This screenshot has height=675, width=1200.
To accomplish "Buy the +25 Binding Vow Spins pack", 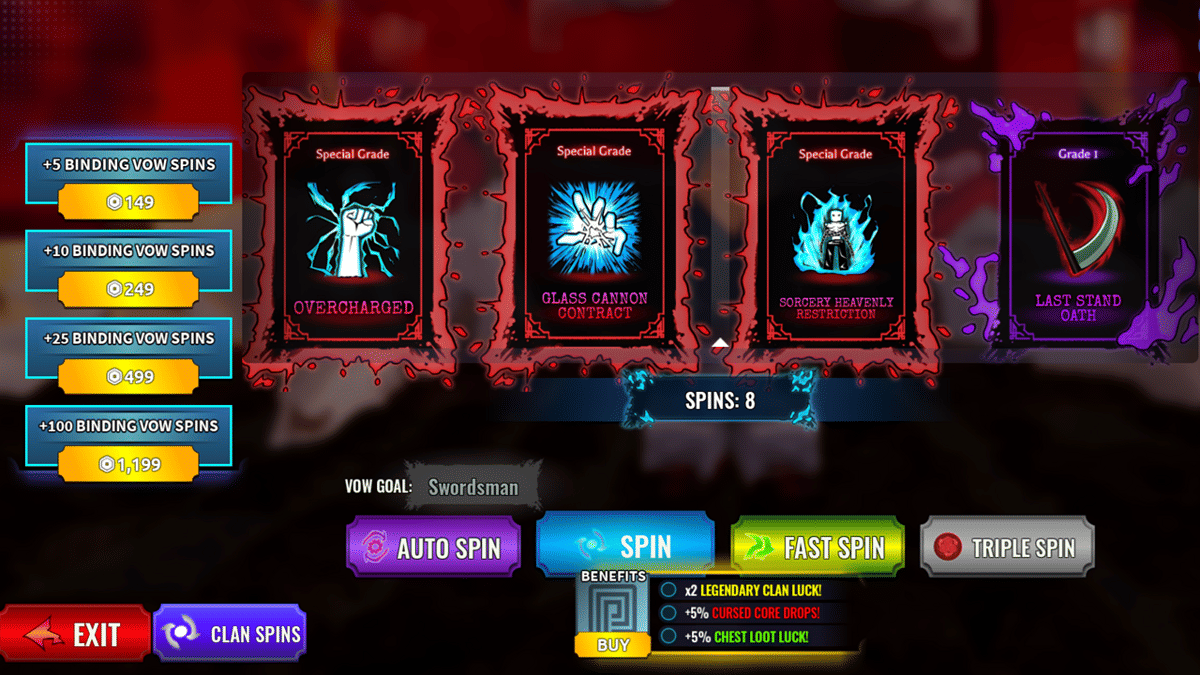I will tap(128, 376).
